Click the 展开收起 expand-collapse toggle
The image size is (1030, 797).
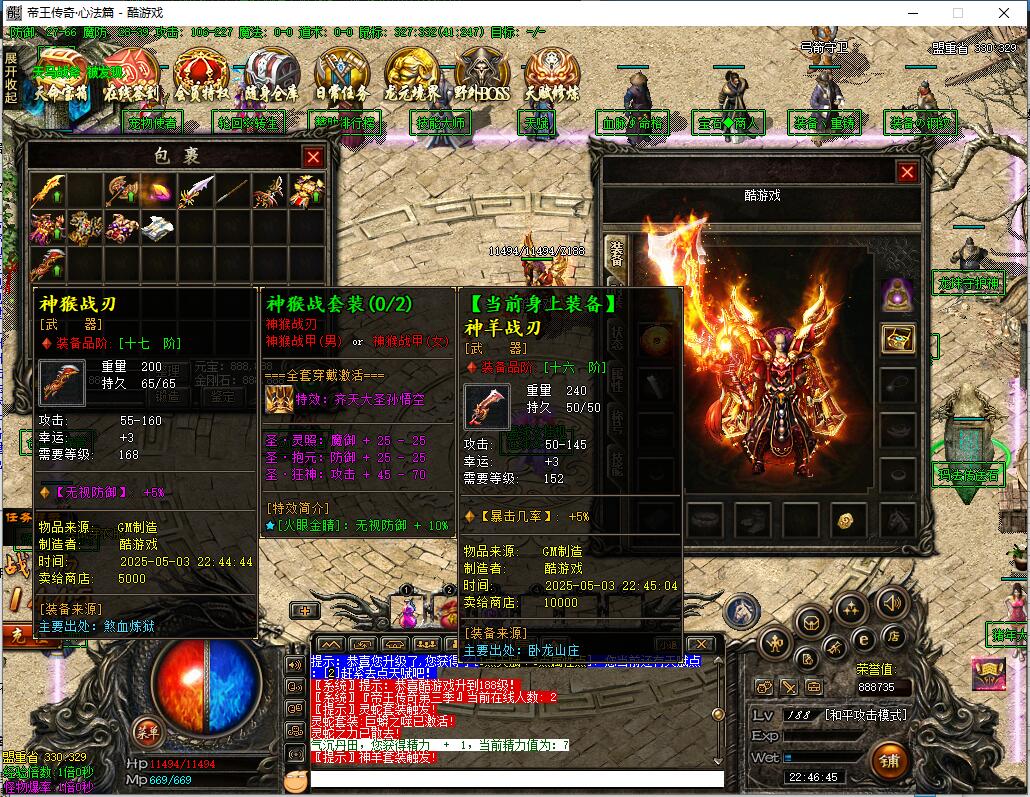[x=10, y=77]
